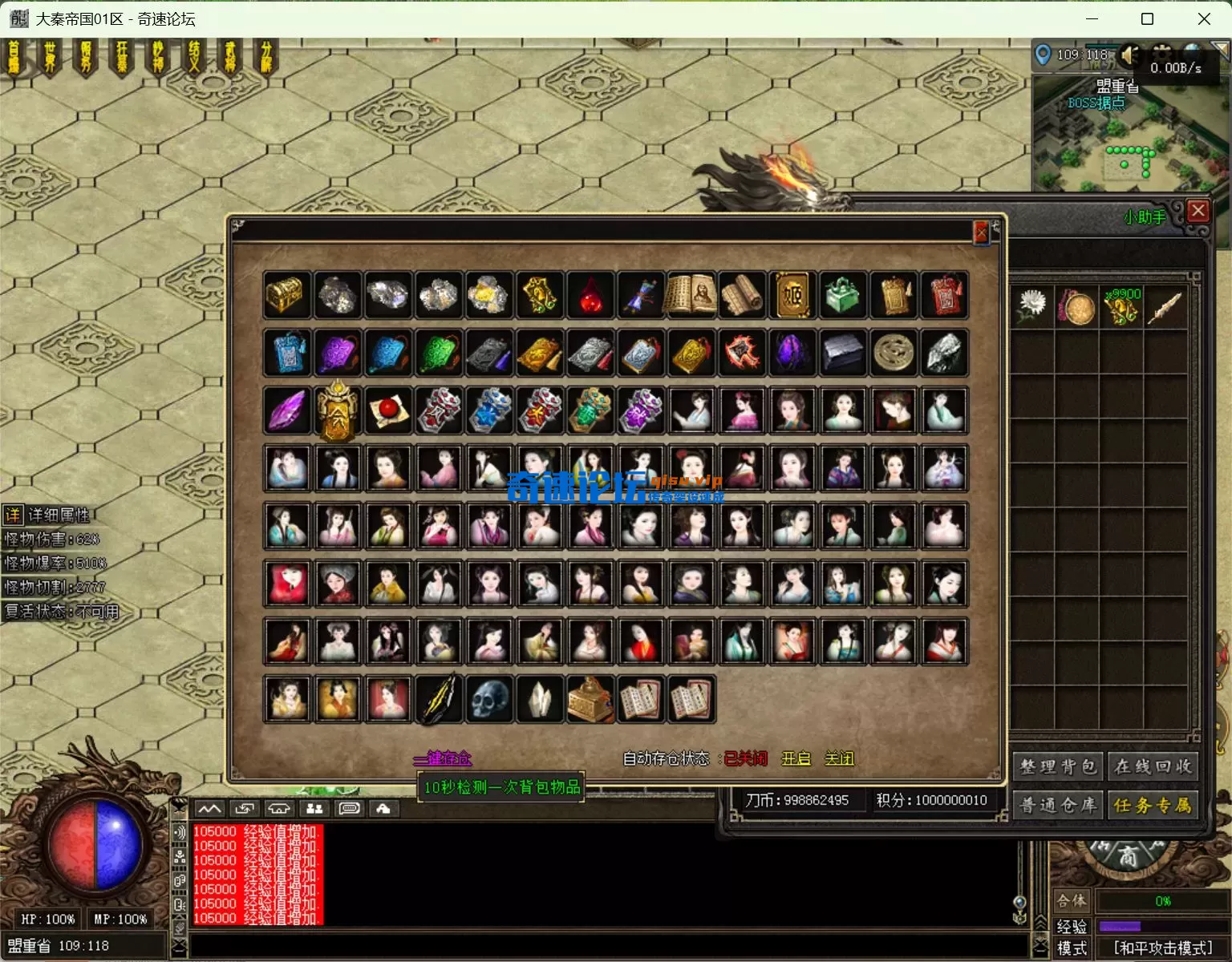Image resolution: width=1232 pixels, height=962 pixels.
Task: Open the 分解 decompose banner menu
Action: click(x=266, y=58)
